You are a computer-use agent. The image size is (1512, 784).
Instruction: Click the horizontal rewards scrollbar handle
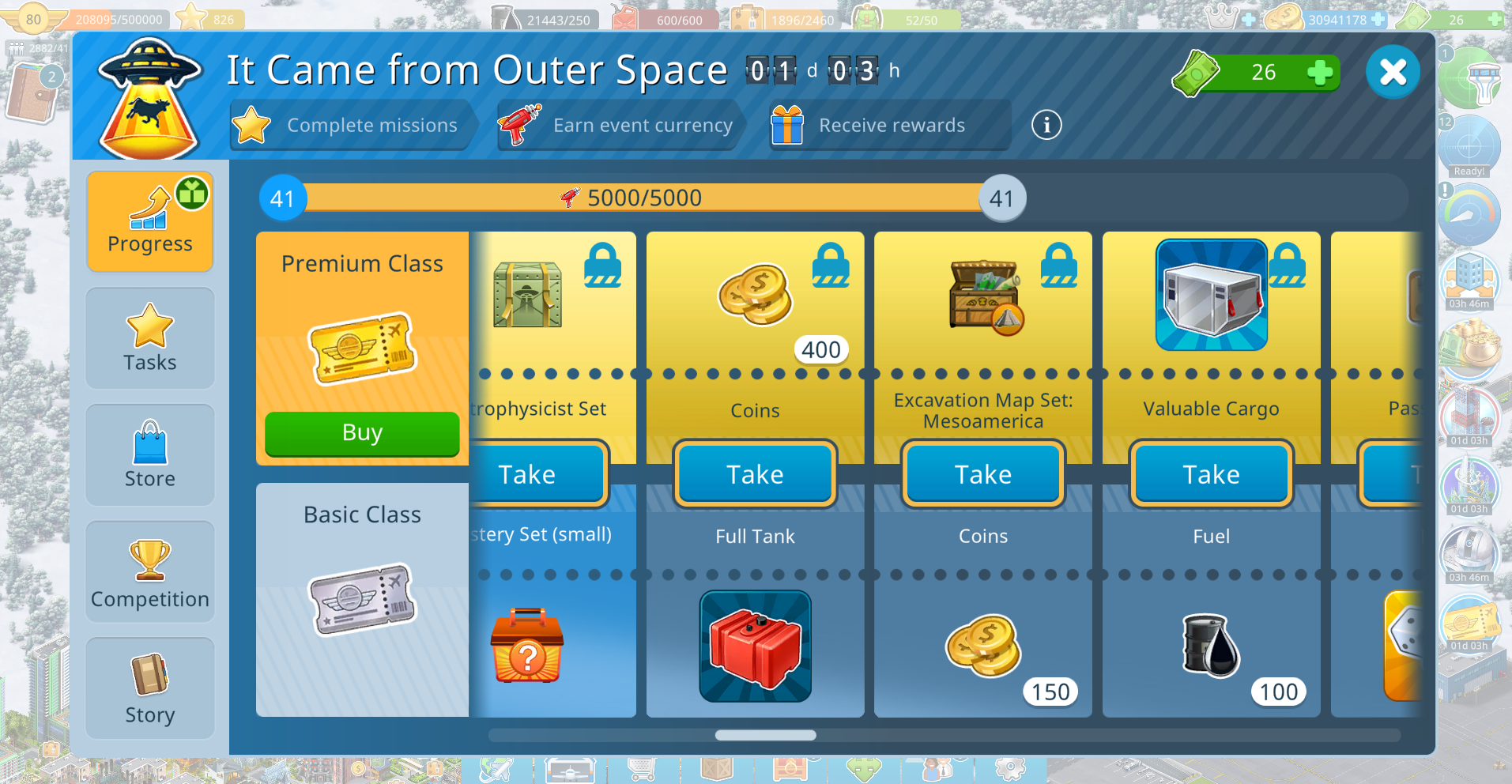click(765, 735)
